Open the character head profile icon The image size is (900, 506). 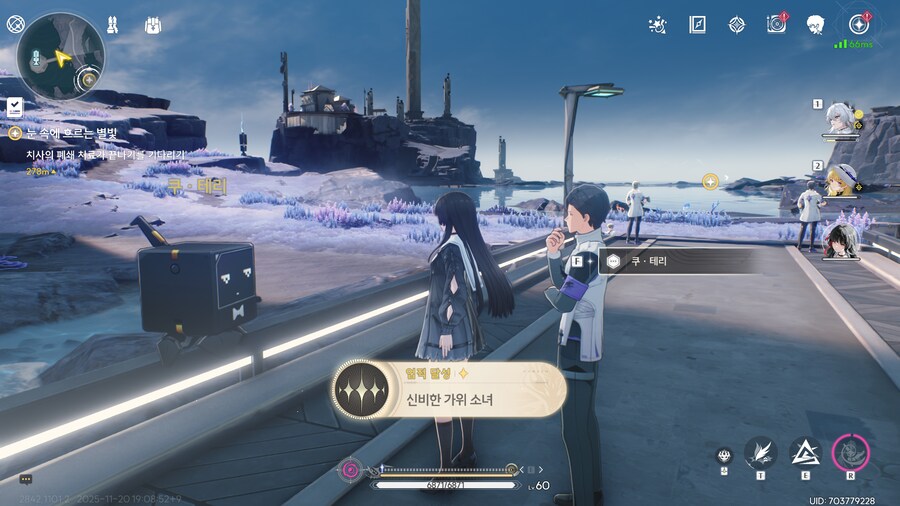click(x=815, y=24)
